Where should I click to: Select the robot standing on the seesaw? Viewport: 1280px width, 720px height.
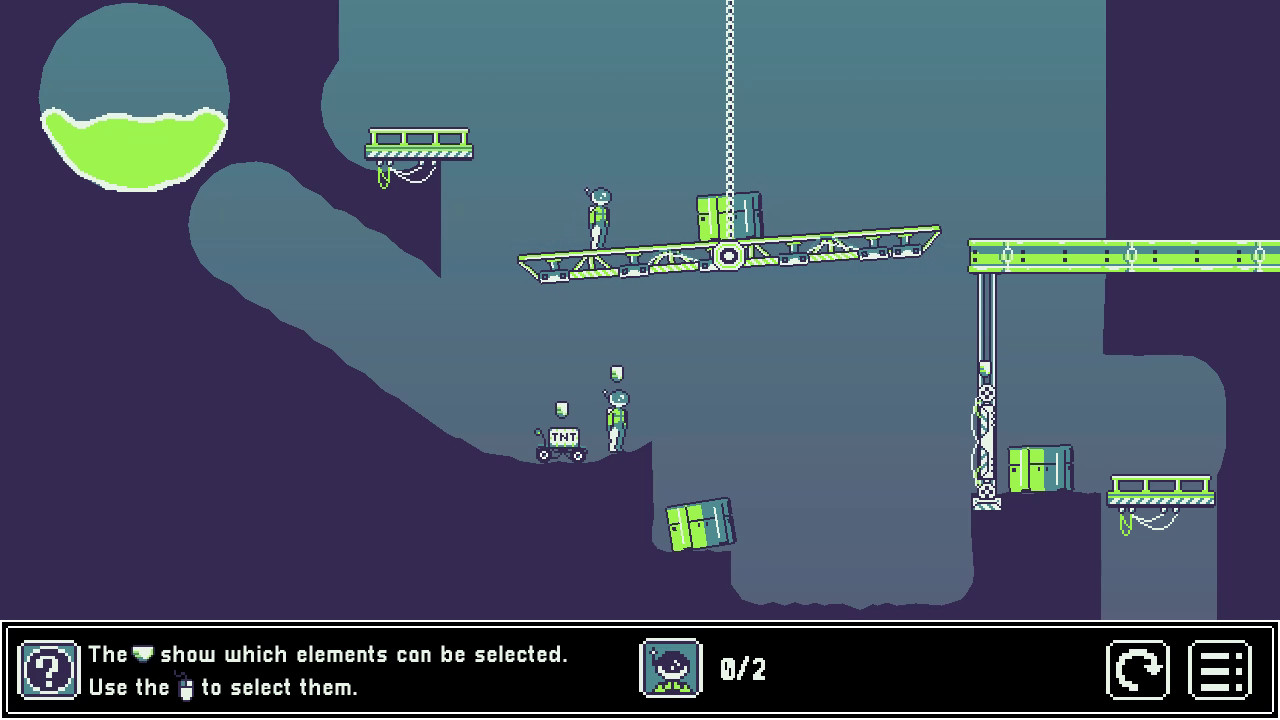tap(598, 214)
